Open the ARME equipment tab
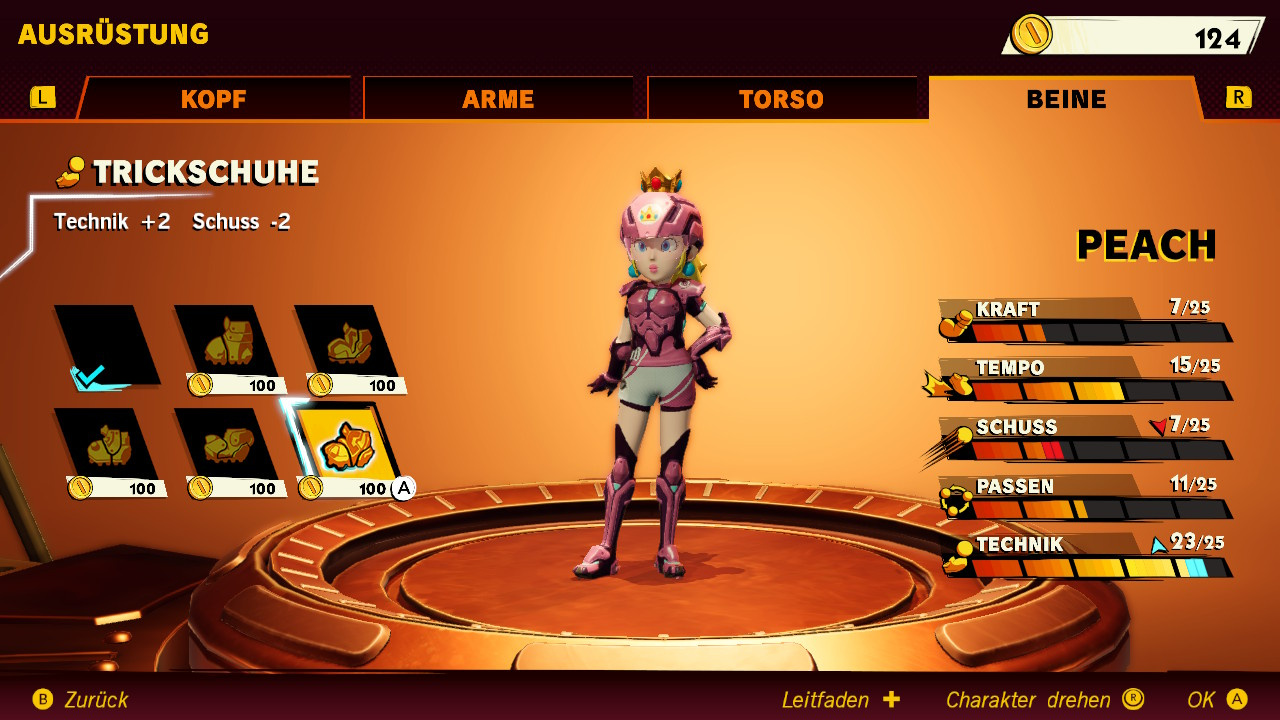 498,99
